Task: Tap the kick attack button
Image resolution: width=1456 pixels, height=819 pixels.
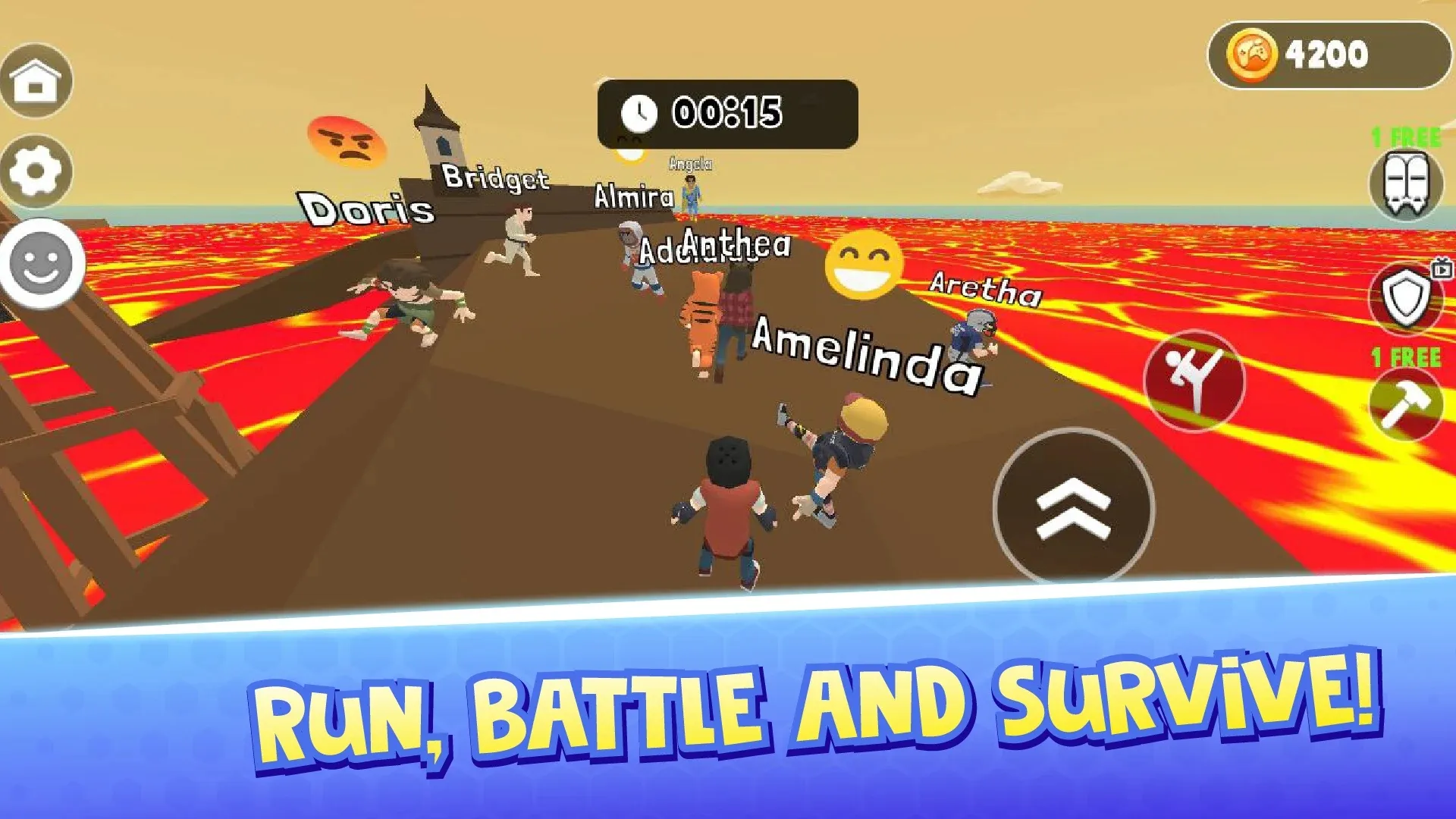Action: [x=1194, y=381]
